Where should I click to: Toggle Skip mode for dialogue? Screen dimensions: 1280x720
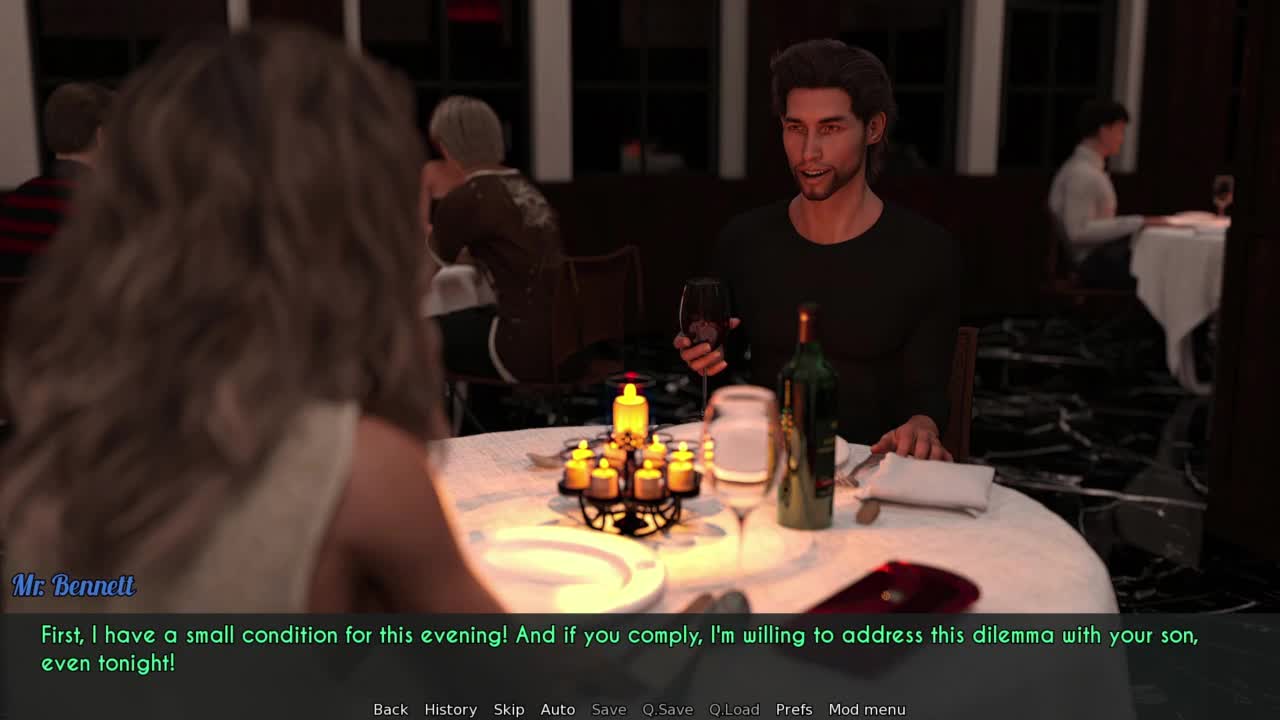pos(508,709)
